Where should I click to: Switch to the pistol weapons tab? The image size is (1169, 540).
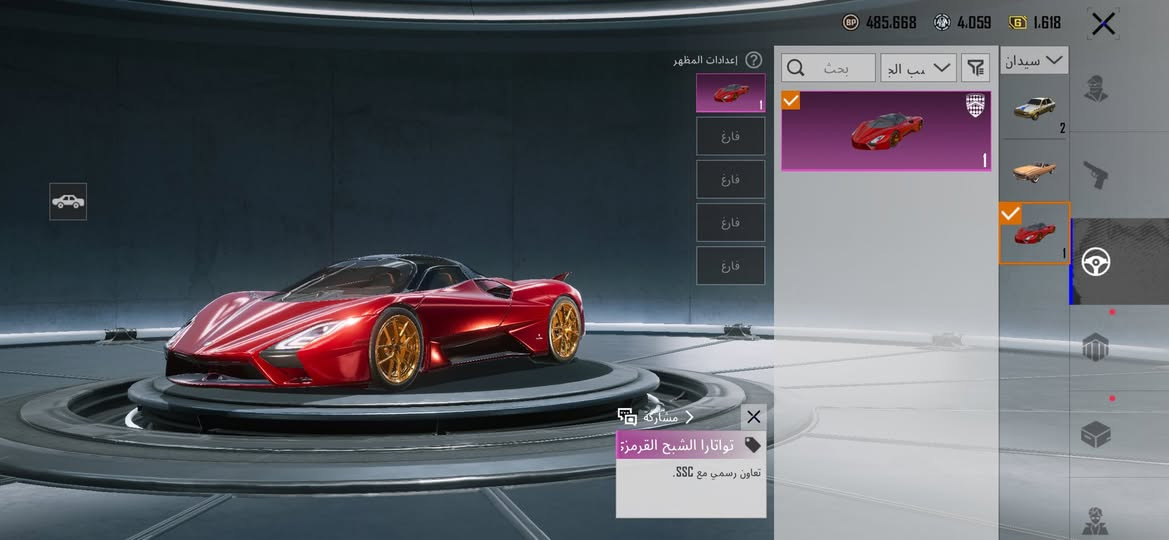[x=1097, y=176]
